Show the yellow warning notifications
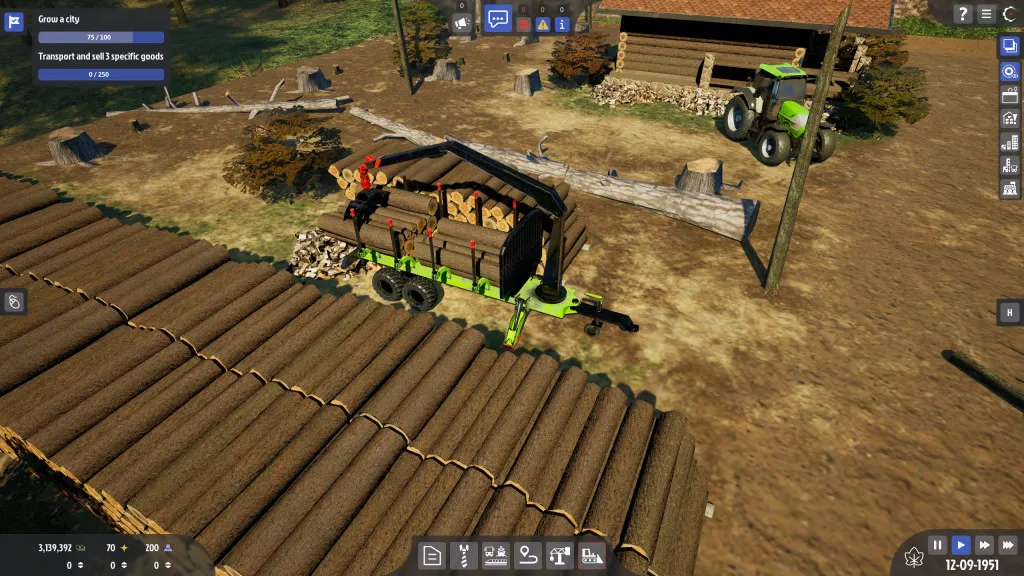This screenshot has height=576, width=1024. pos(542,23)
